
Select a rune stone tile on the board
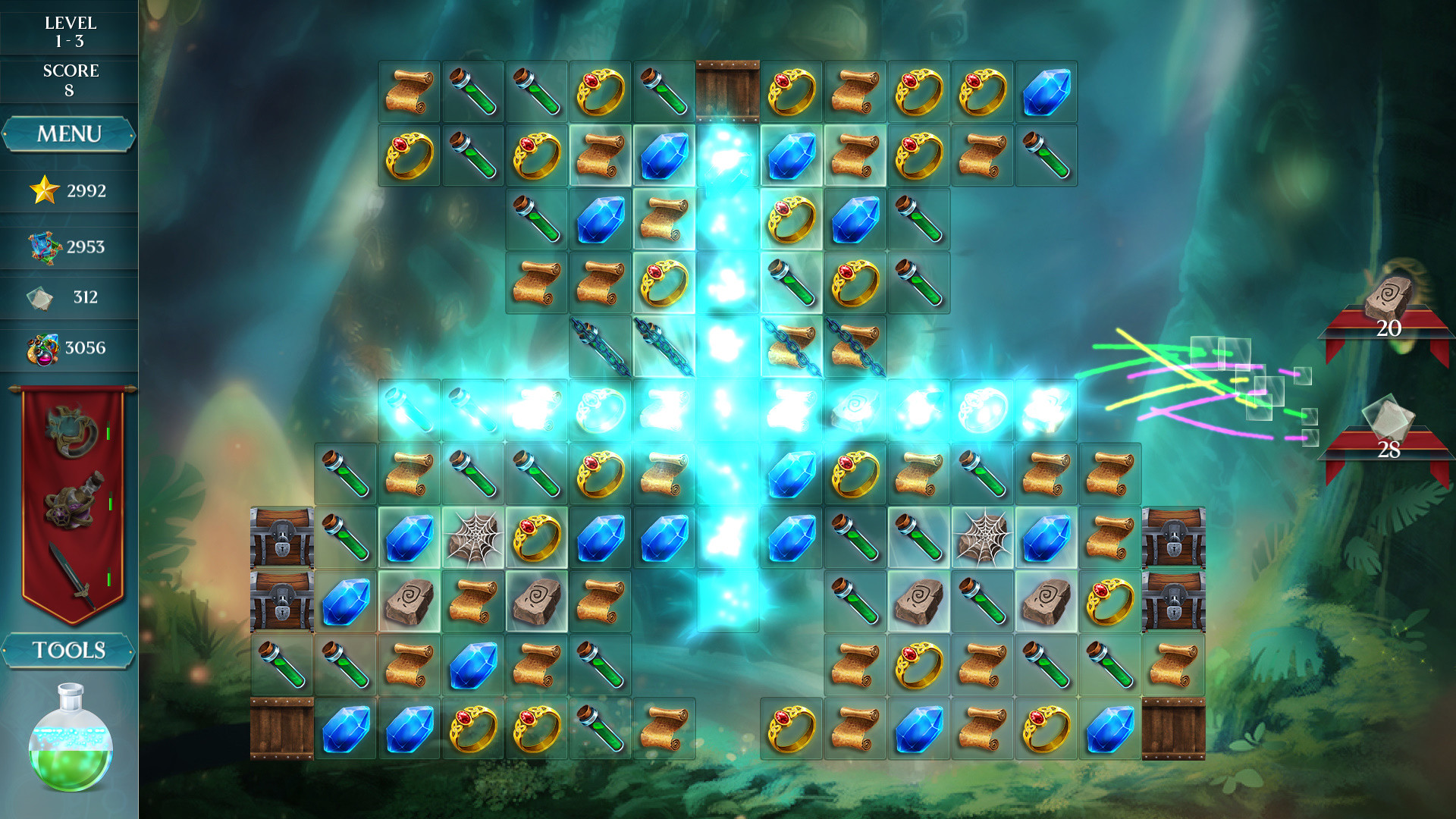[411, 602]
